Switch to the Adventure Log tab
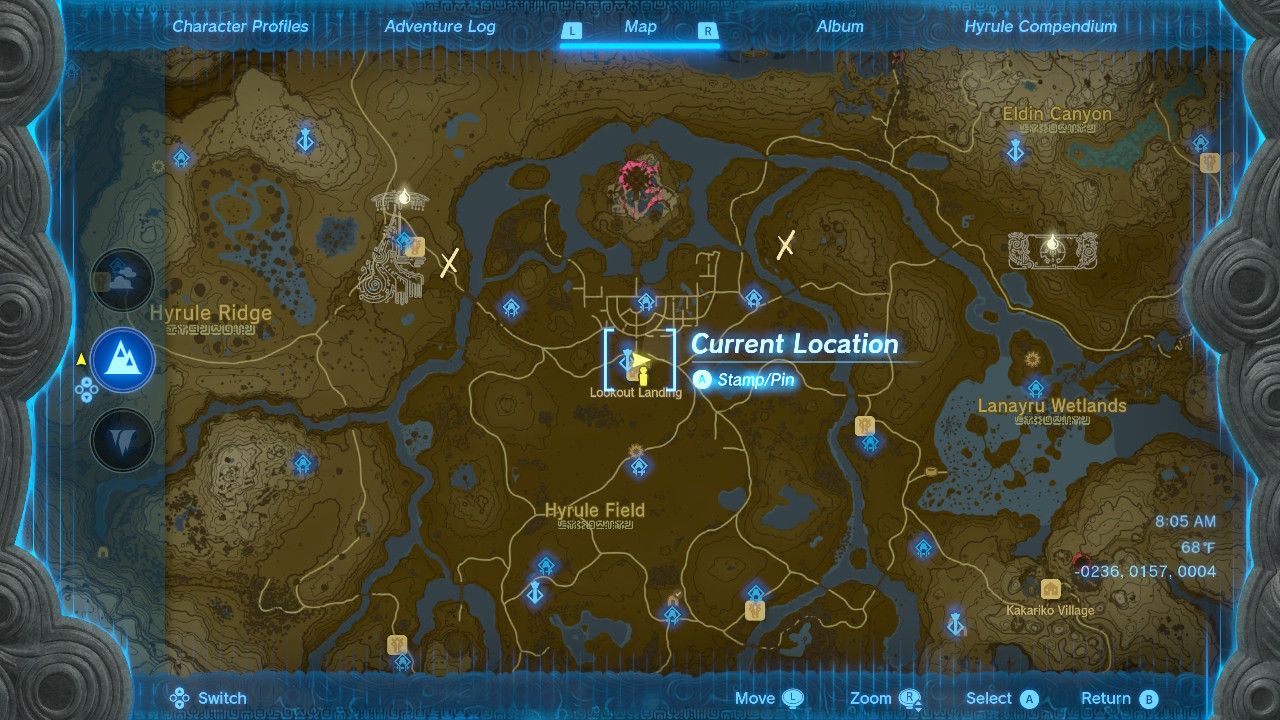Image resolution: width=1280 pixels, height=720 pixels. coord(440,27)
